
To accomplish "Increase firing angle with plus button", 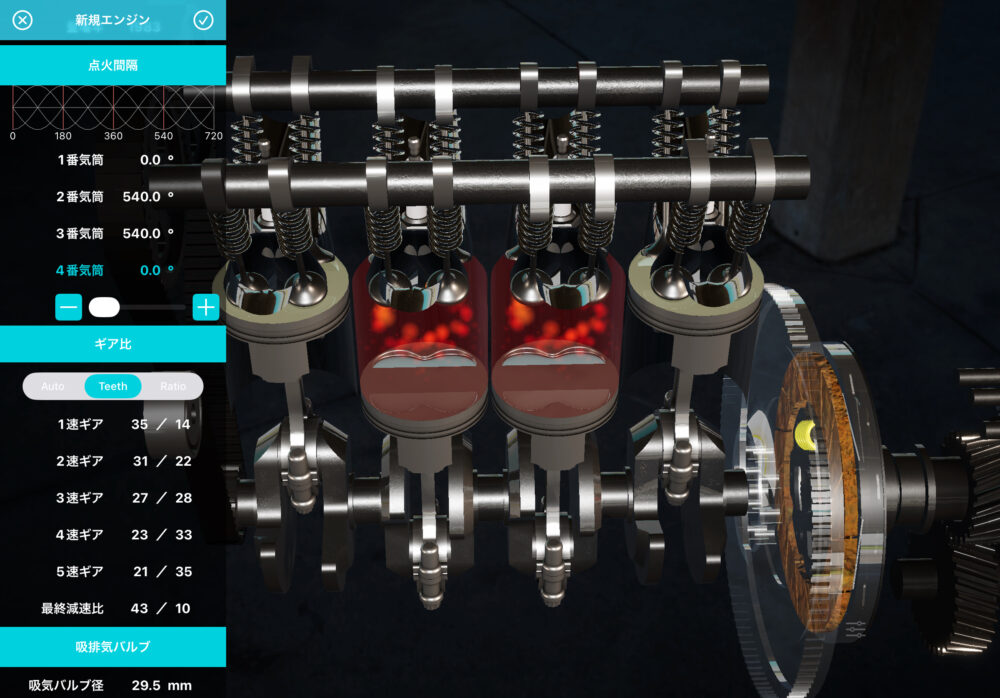I will (x=206, y=307).
